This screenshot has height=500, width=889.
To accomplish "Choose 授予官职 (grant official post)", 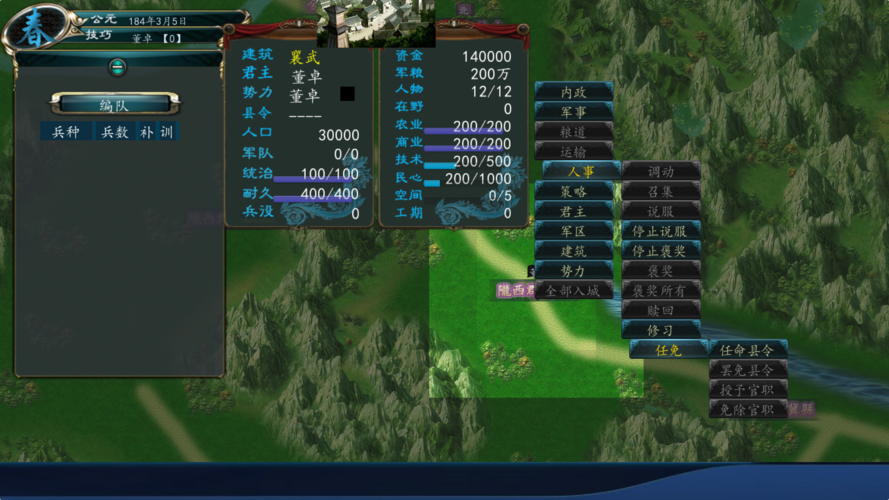I will [748, 389].
